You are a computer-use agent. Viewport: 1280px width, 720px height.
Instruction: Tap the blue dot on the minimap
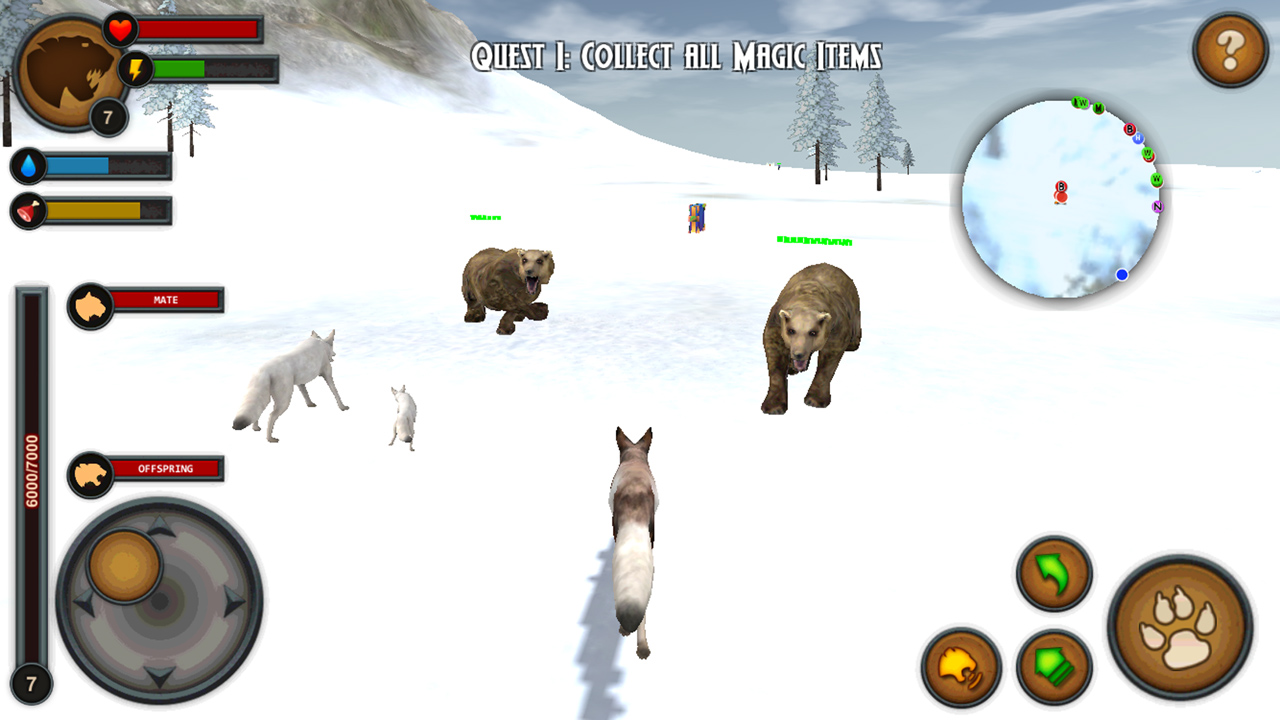[1122, 273]
